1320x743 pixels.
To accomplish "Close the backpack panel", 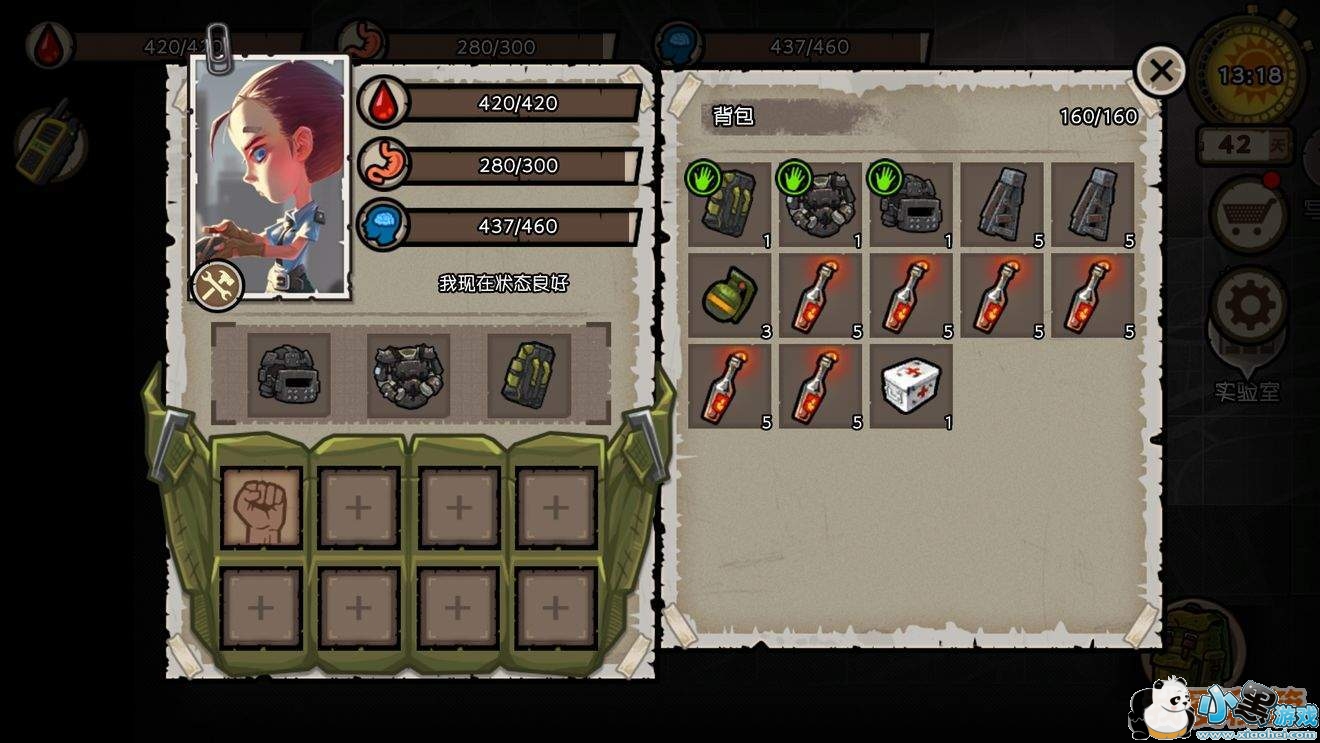I will (1160, 71).
